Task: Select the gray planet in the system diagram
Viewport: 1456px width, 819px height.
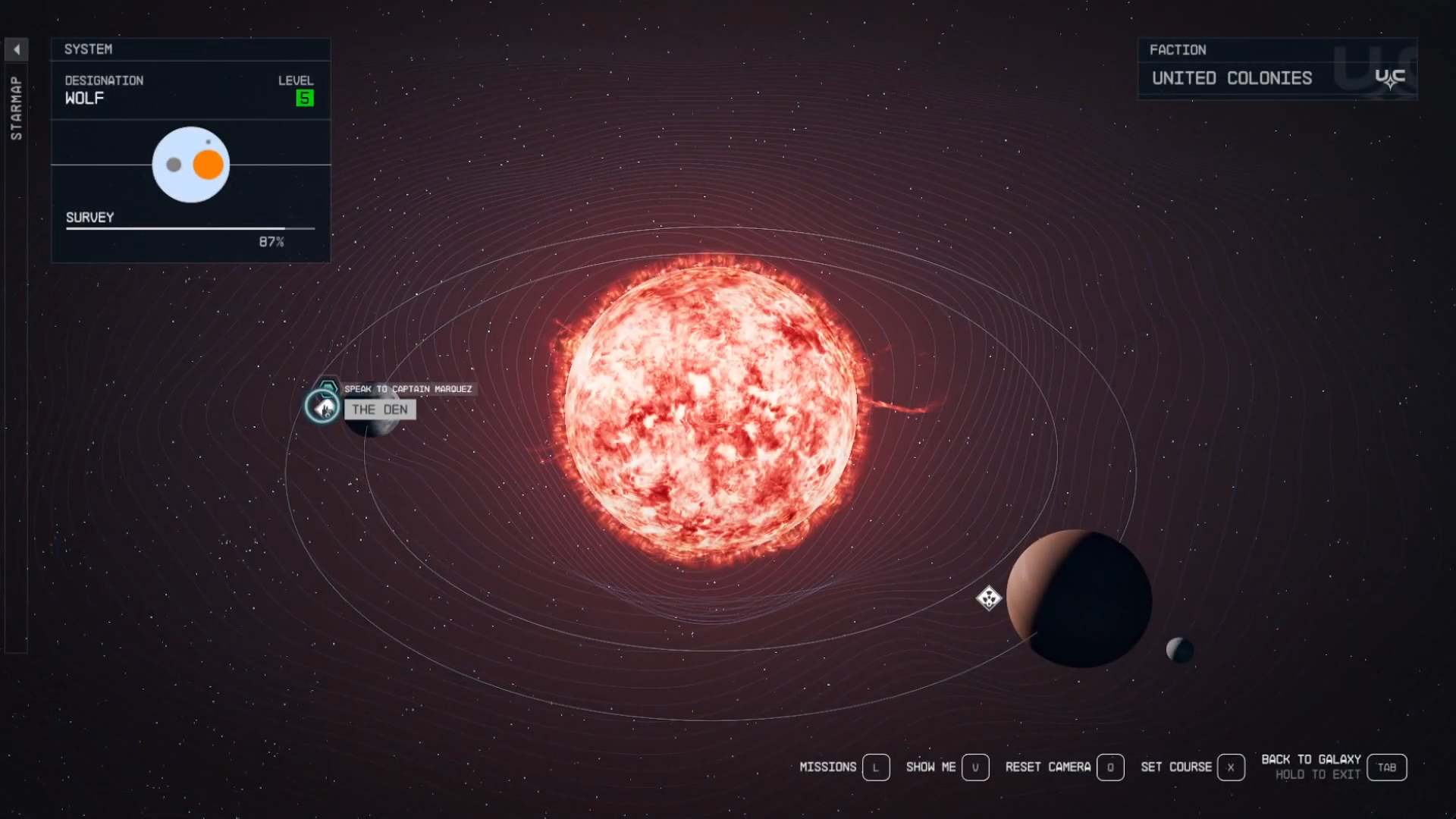Action: tap(173, 163)
